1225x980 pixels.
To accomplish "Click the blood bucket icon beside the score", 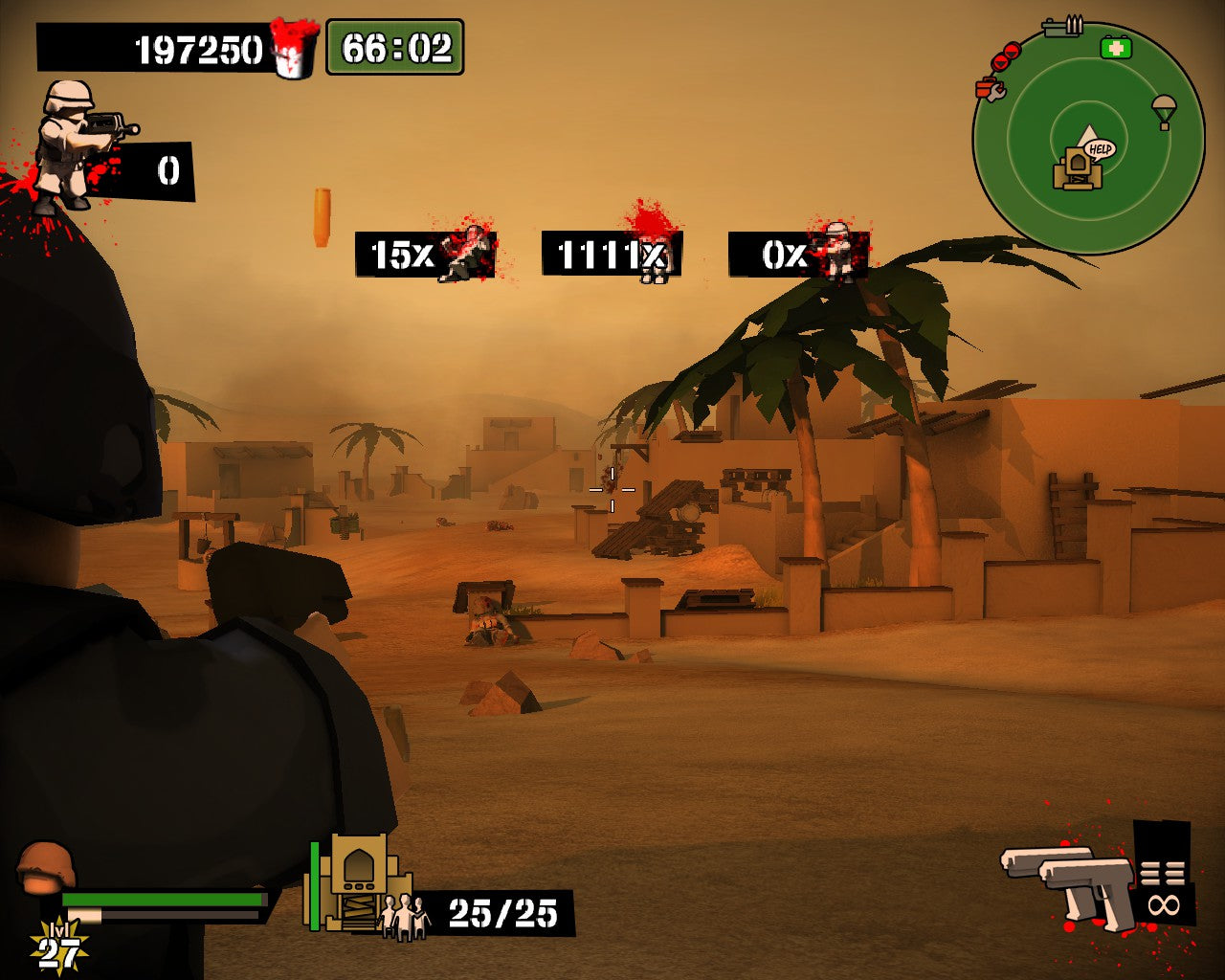I will point(294,48).
